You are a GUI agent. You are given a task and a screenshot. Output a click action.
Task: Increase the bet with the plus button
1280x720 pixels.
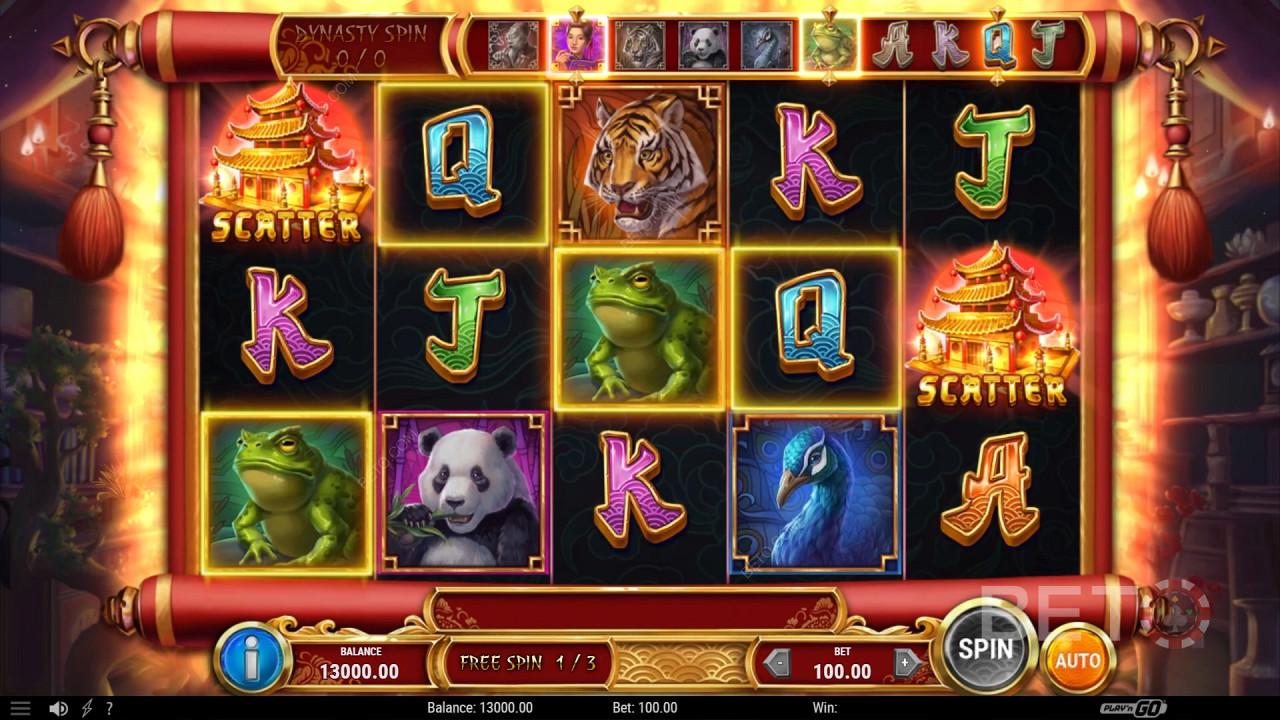click(906, 662)
